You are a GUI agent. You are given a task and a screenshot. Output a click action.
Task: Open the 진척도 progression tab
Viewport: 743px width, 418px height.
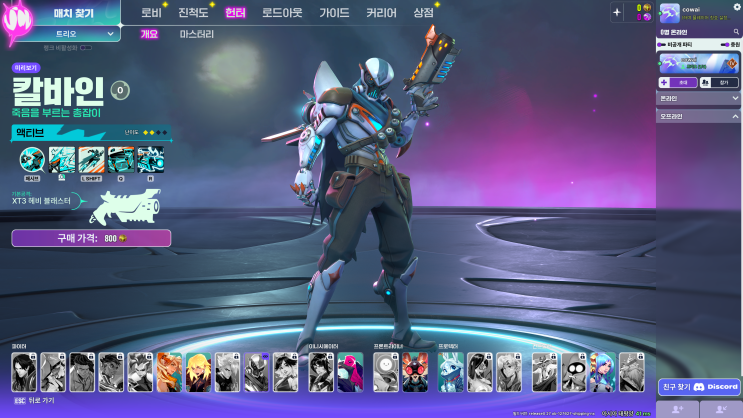(192, 13)
